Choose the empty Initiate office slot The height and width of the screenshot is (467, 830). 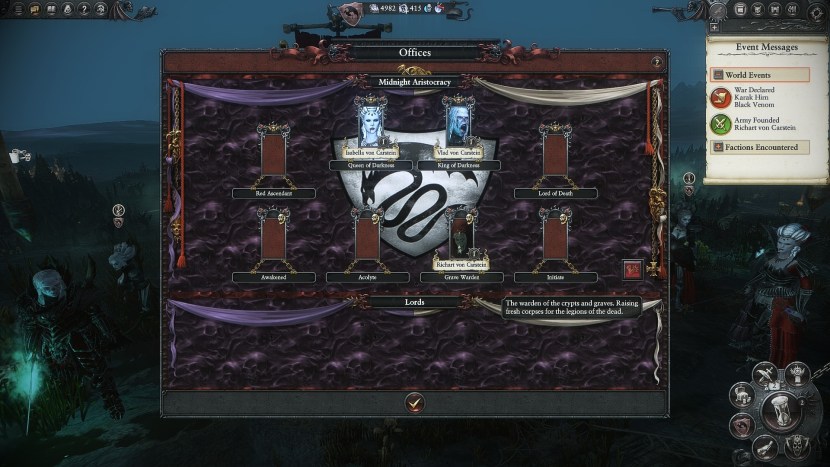click(555, 238)
